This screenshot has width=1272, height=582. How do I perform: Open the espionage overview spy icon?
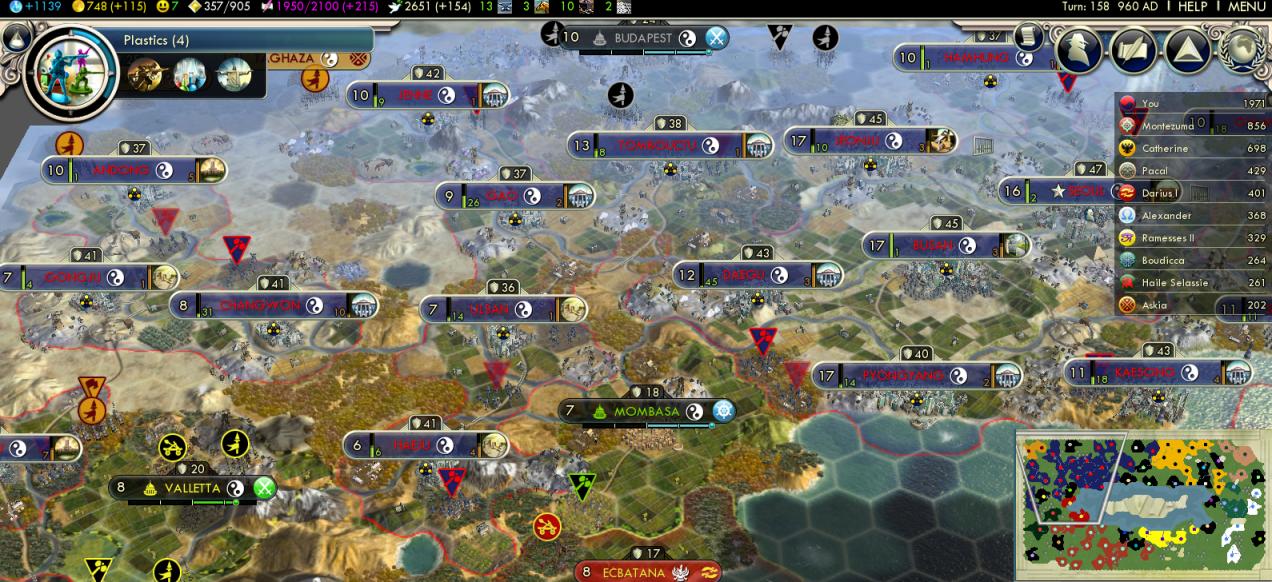coord(1080,50)
